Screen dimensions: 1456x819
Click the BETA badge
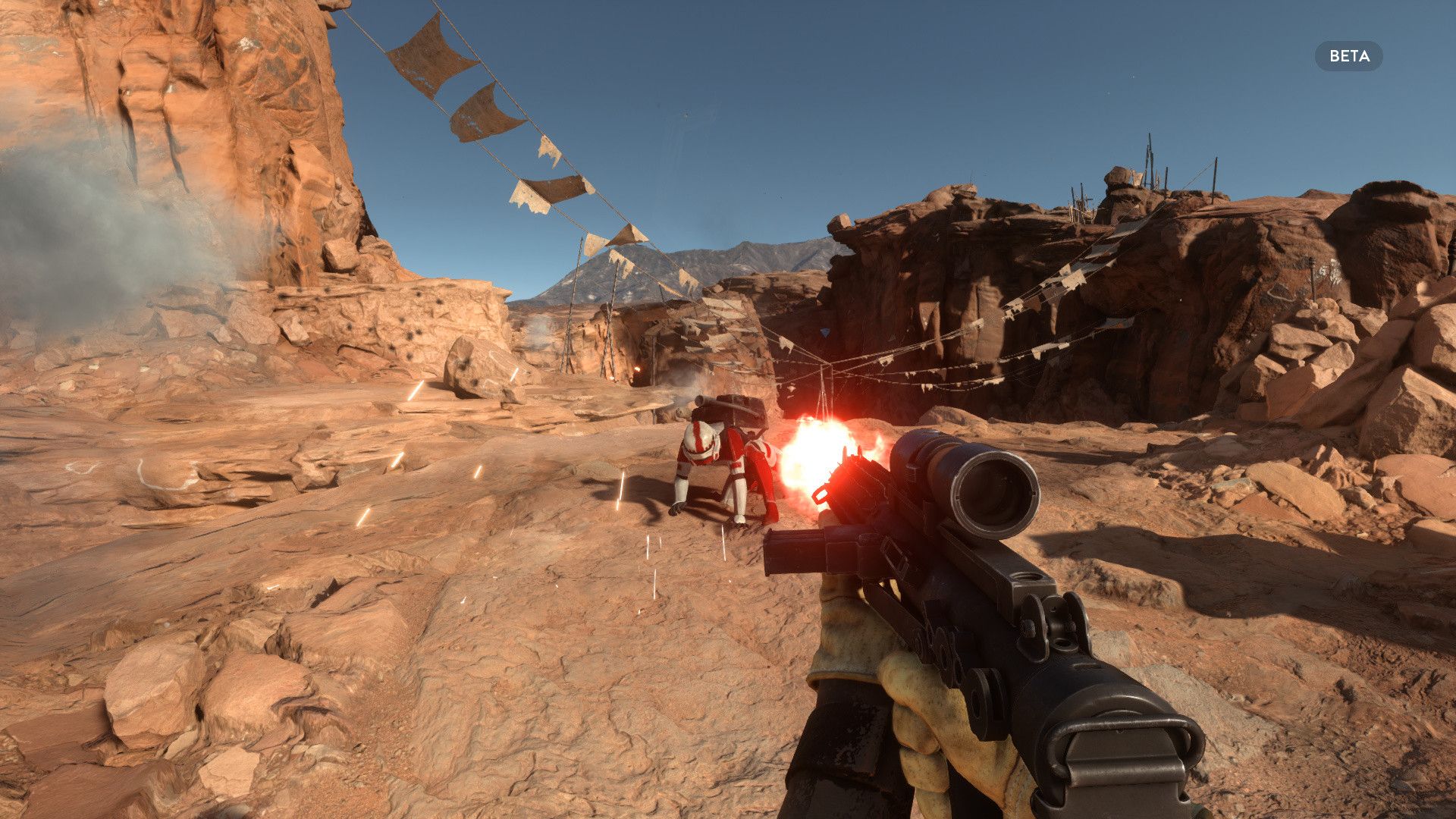pos(1348,56)
